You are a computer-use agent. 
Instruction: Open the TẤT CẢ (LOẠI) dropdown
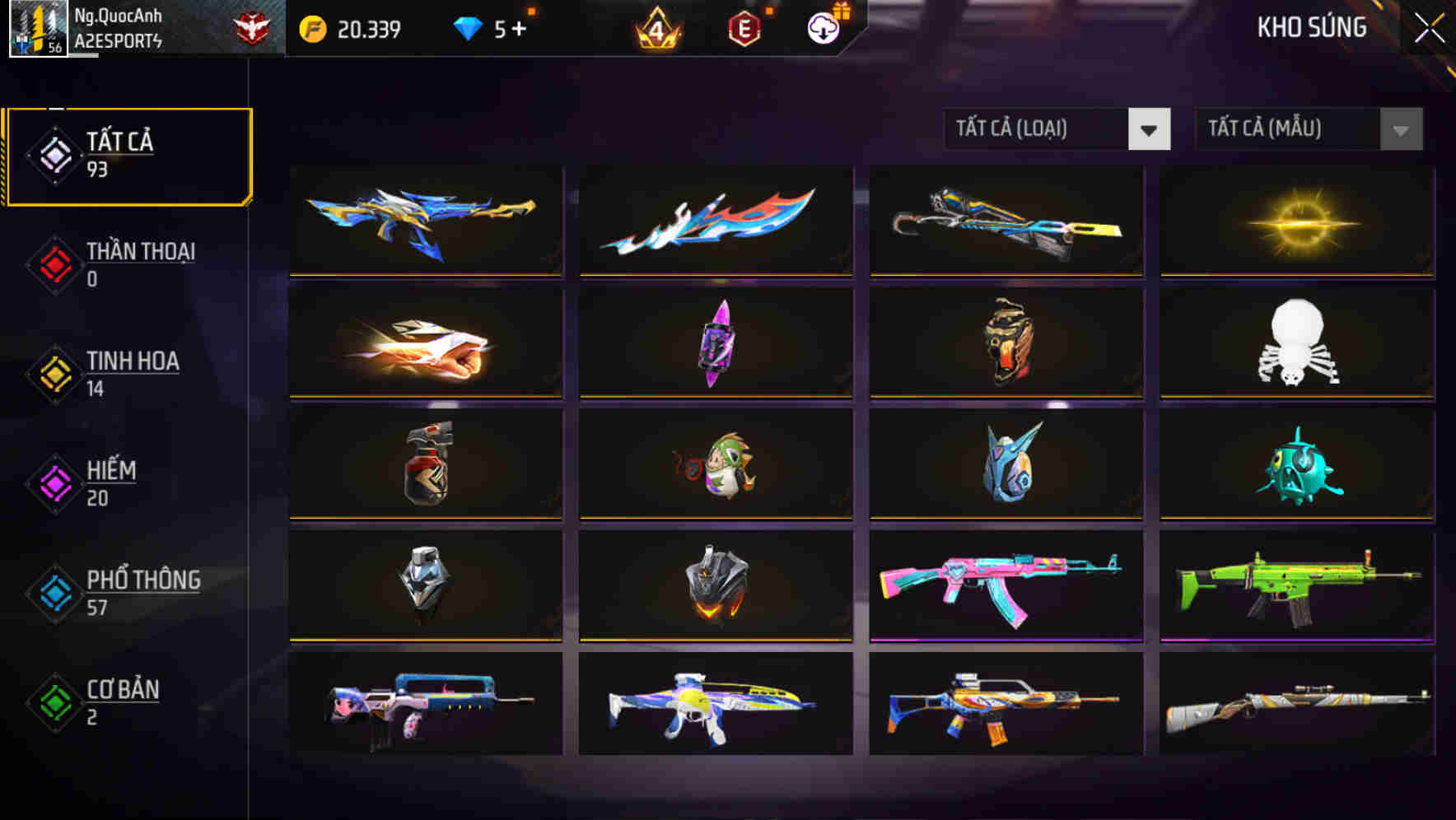click(1057, 129)
